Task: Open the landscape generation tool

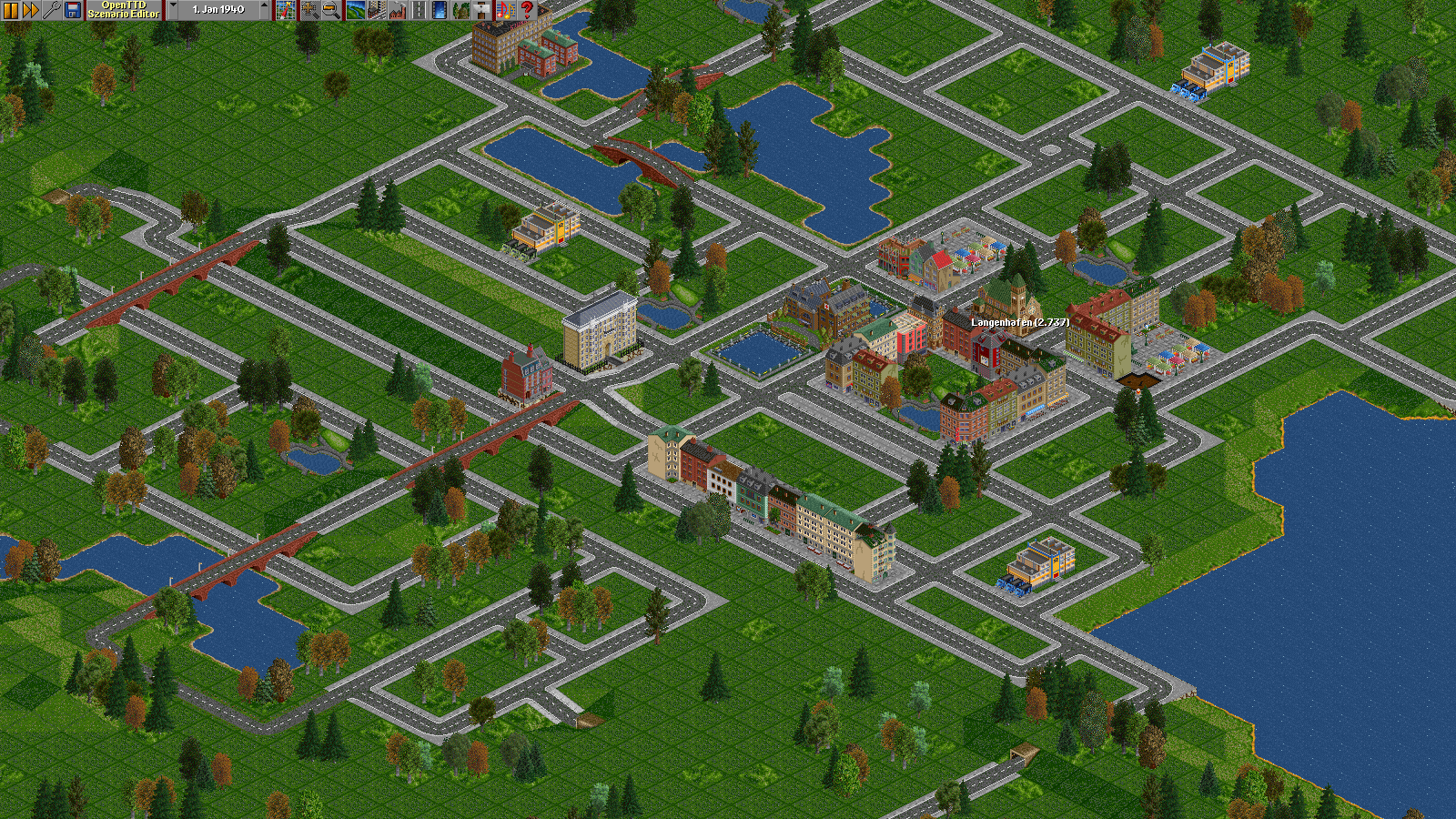Action: coord(355,10)
